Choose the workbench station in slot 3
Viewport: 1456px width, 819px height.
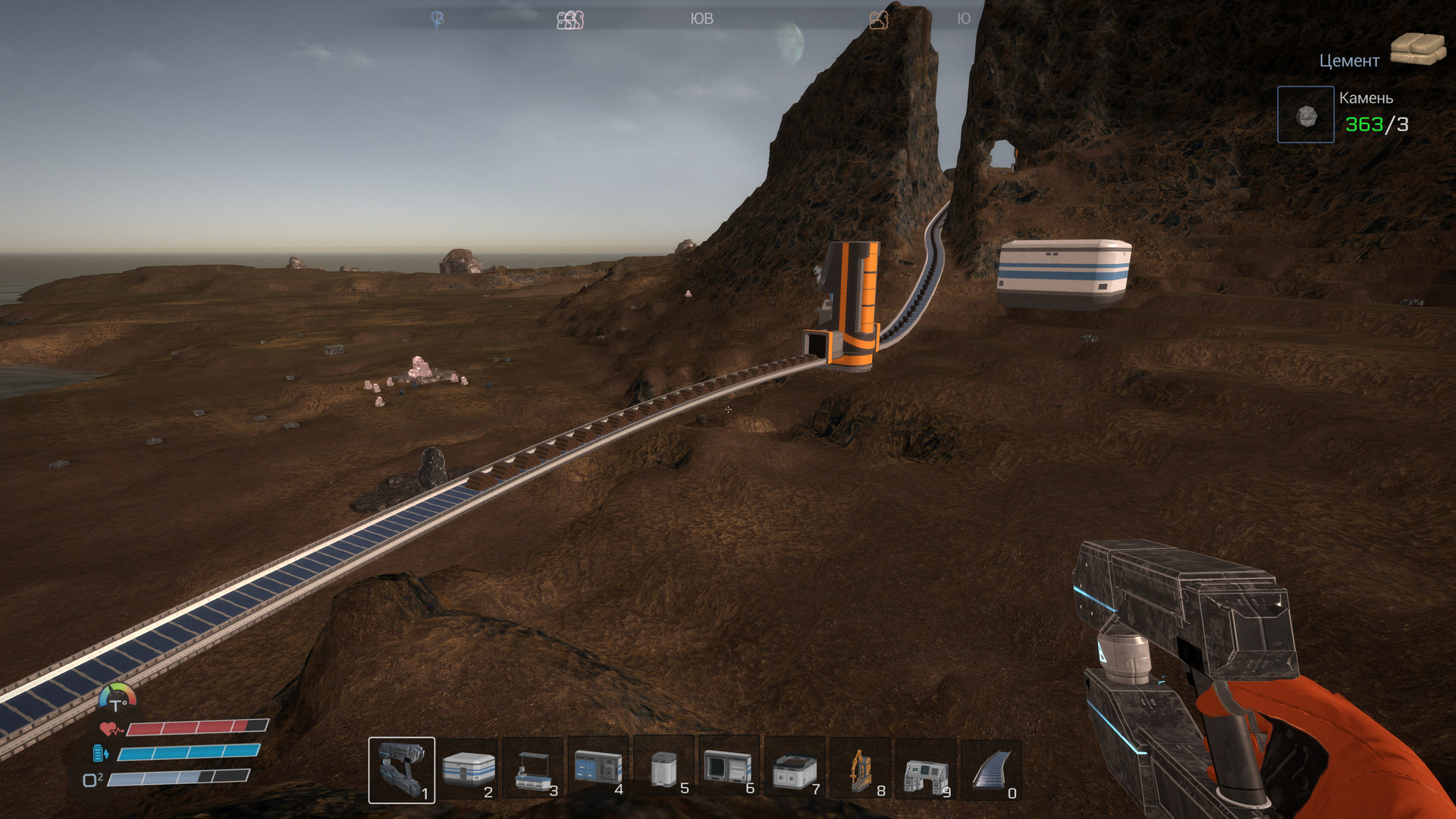coord(533,769)
